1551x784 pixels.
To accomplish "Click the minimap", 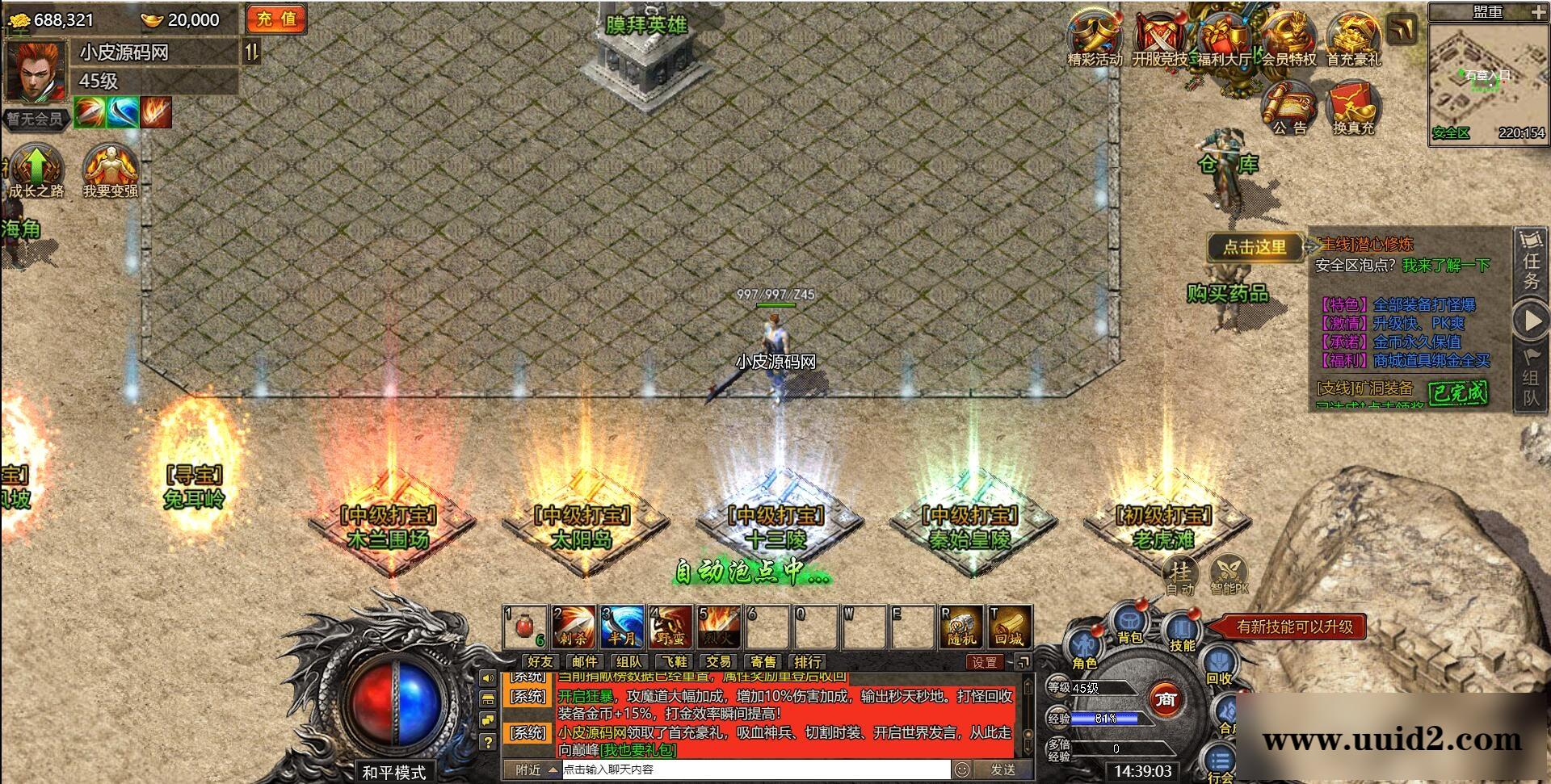I will coord(1487,81).
